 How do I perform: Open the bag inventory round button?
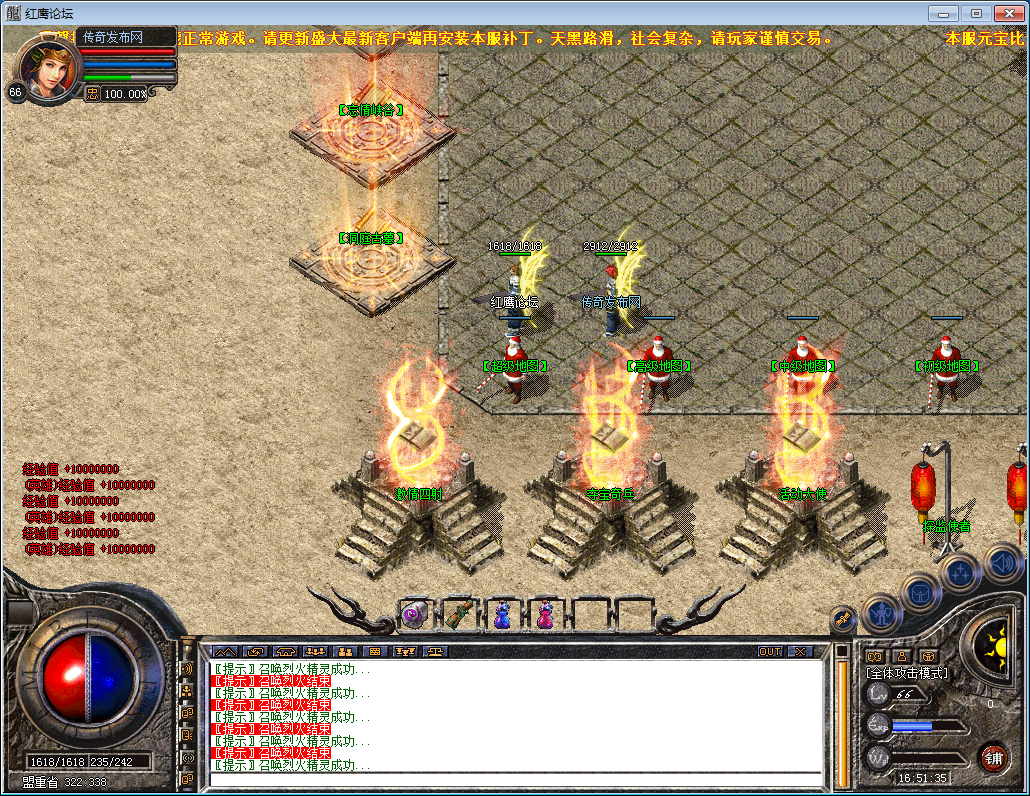920,592
